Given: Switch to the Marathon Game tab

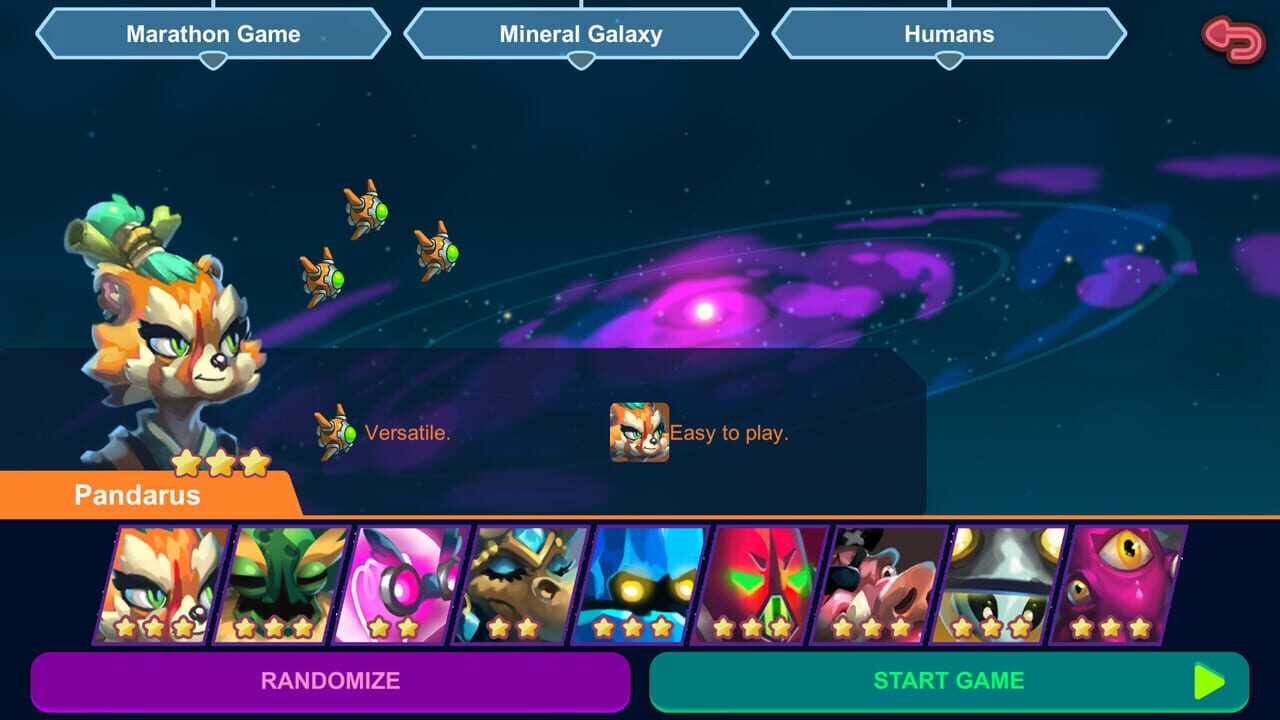Looking at the screenshot, I should point(211,34).
